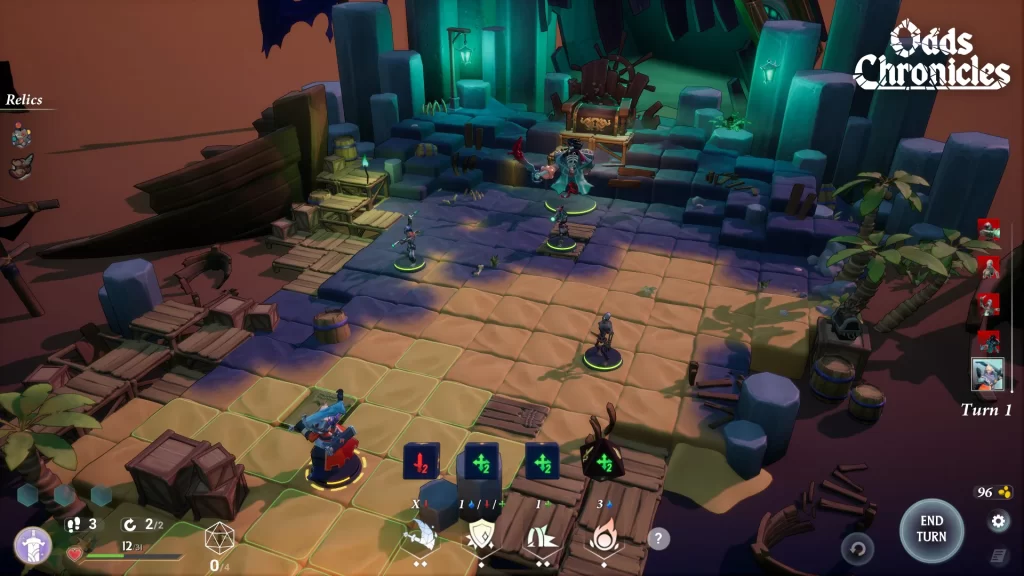Open the gear settings menu
The width and height of the screenshot is (1024, 576).
998,521
